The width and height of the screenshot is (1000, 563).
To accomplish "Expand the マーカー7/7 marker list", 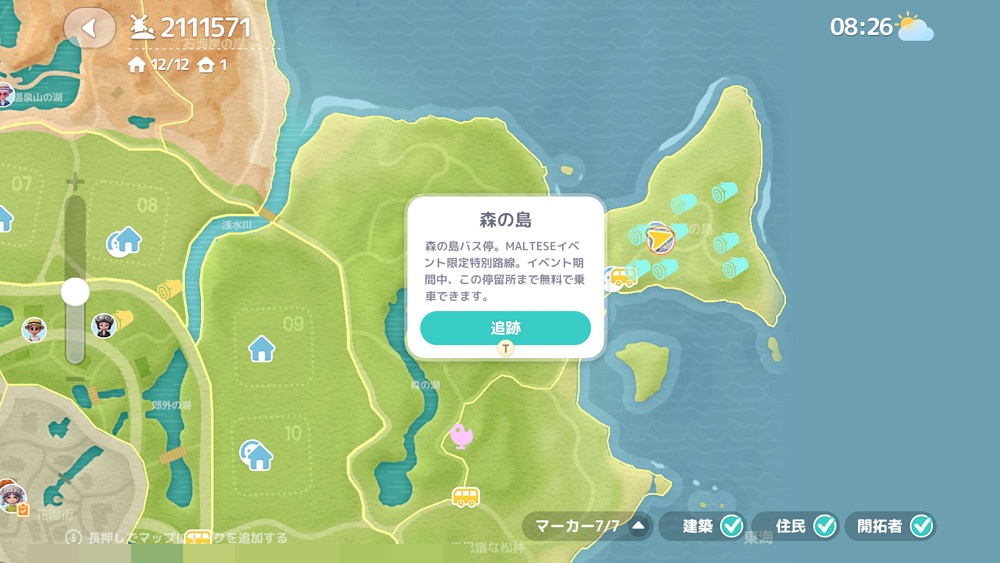I will [x=638, y=526].
